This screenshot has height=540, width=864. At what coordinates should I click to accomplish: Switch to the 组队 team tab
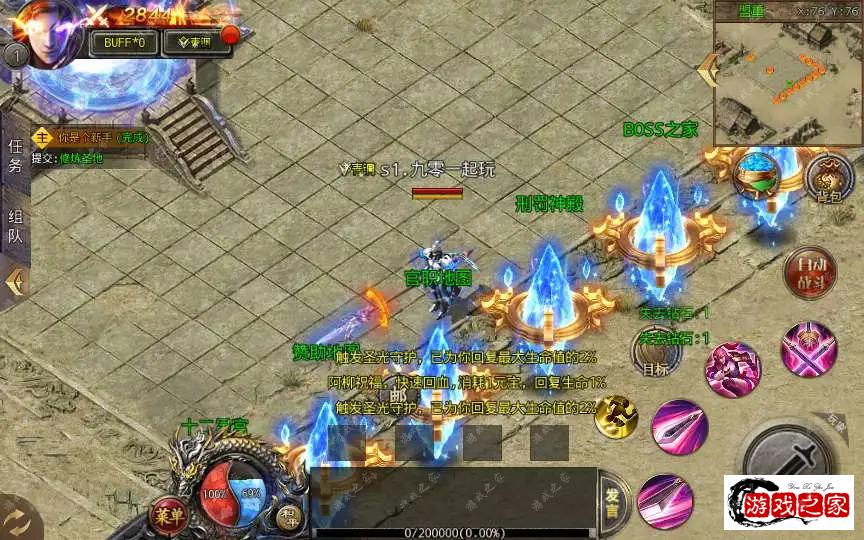coord(15,227)
